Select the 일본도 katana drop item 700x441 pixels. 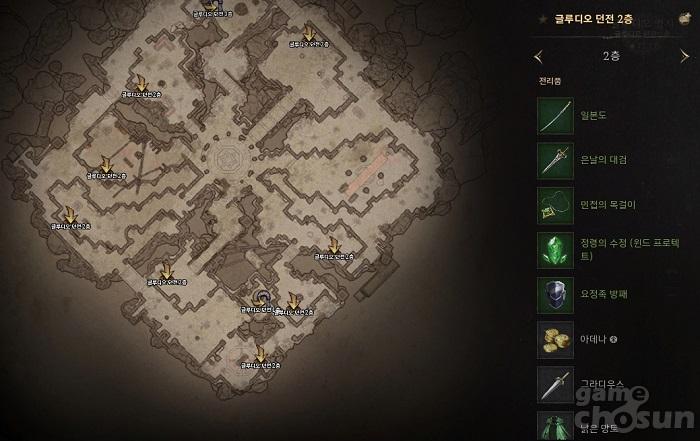555,116
